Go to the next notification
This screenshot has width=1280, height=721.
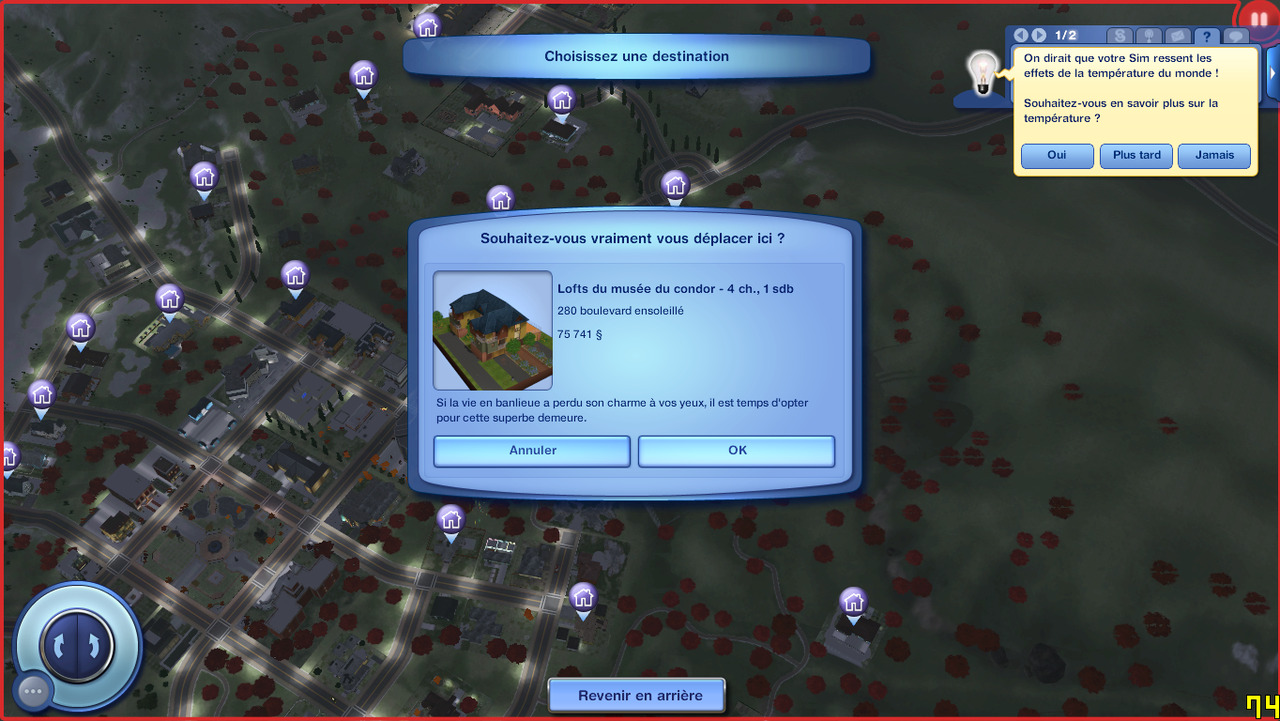[x=1039, y=36]
